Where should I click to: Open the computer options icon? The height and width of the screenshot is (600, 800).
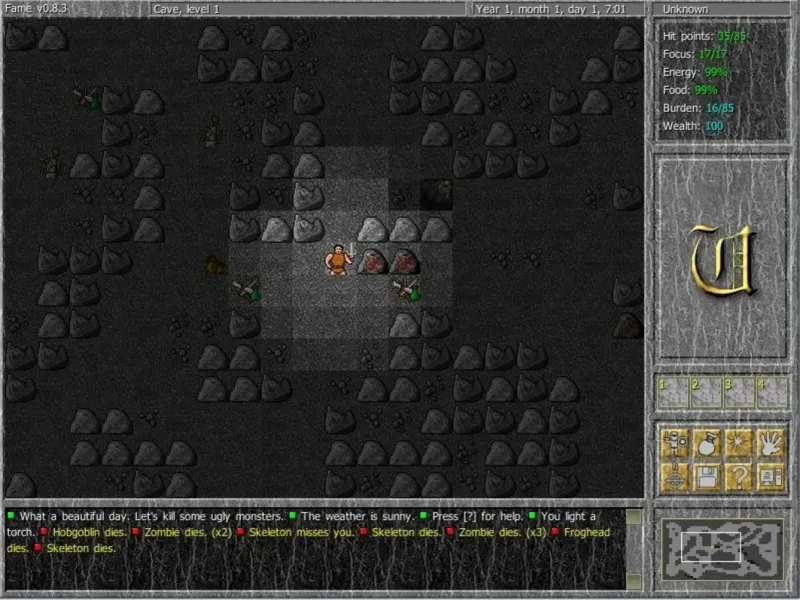point(771,476)
